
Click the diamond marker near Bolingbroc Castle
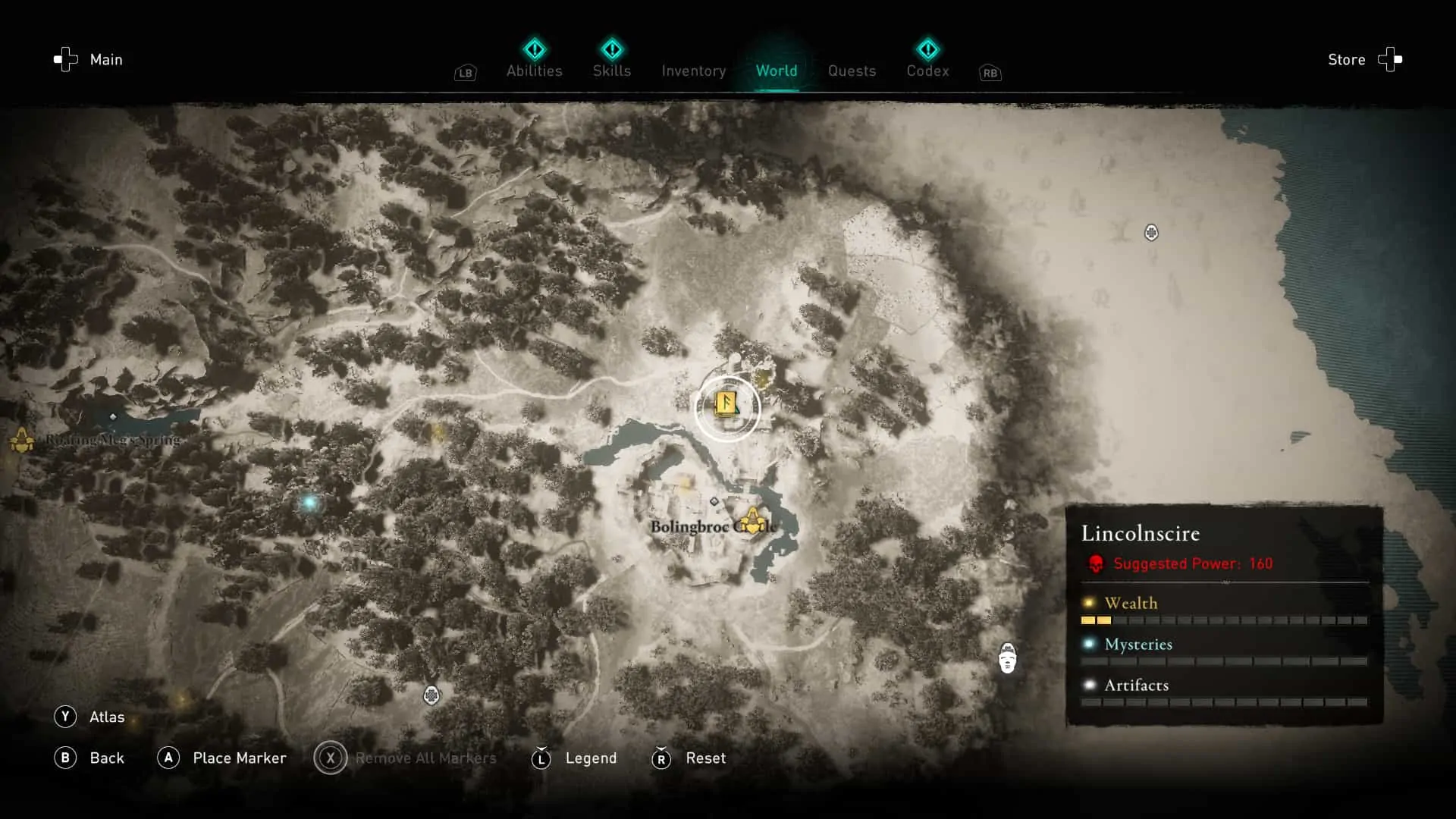[714, 500]
